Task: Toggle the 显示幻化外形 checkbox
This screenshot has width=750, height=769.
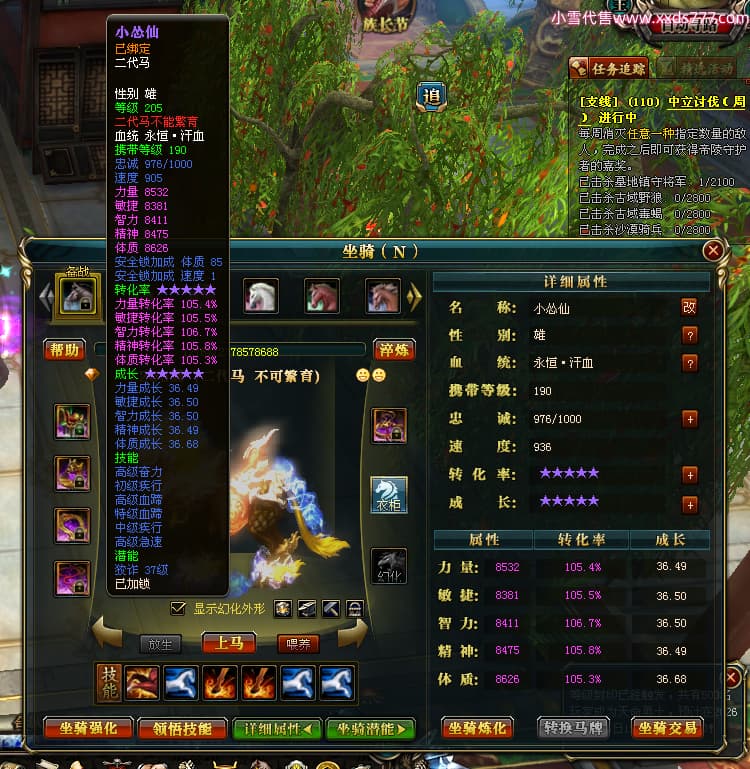Action: 178,608
